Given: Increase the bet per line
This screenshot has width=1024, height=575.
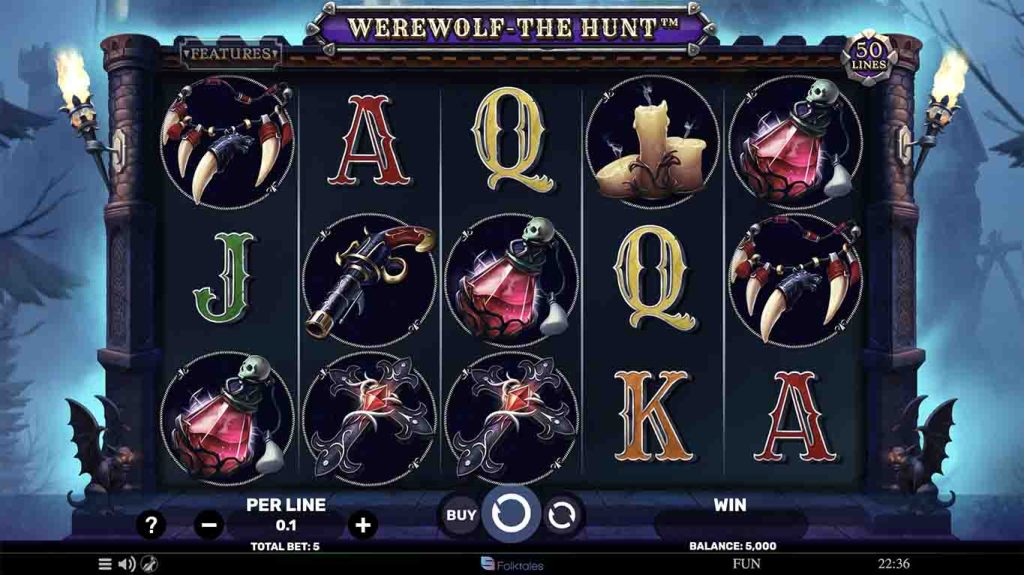Looking at the screenshot, I should point(363,523).
